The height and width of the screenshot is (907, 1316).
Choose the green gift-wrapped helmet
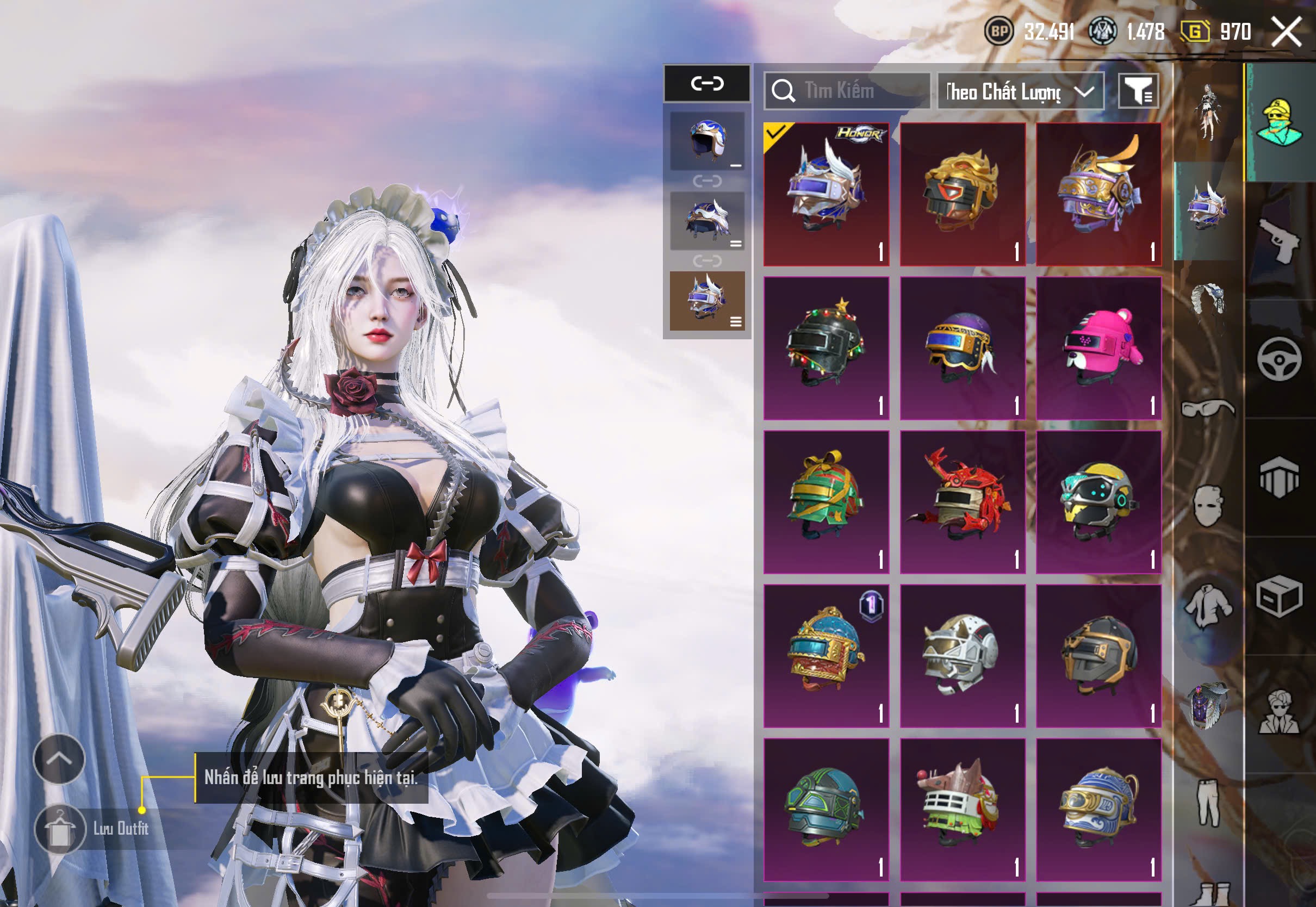[x=826, y=502]
